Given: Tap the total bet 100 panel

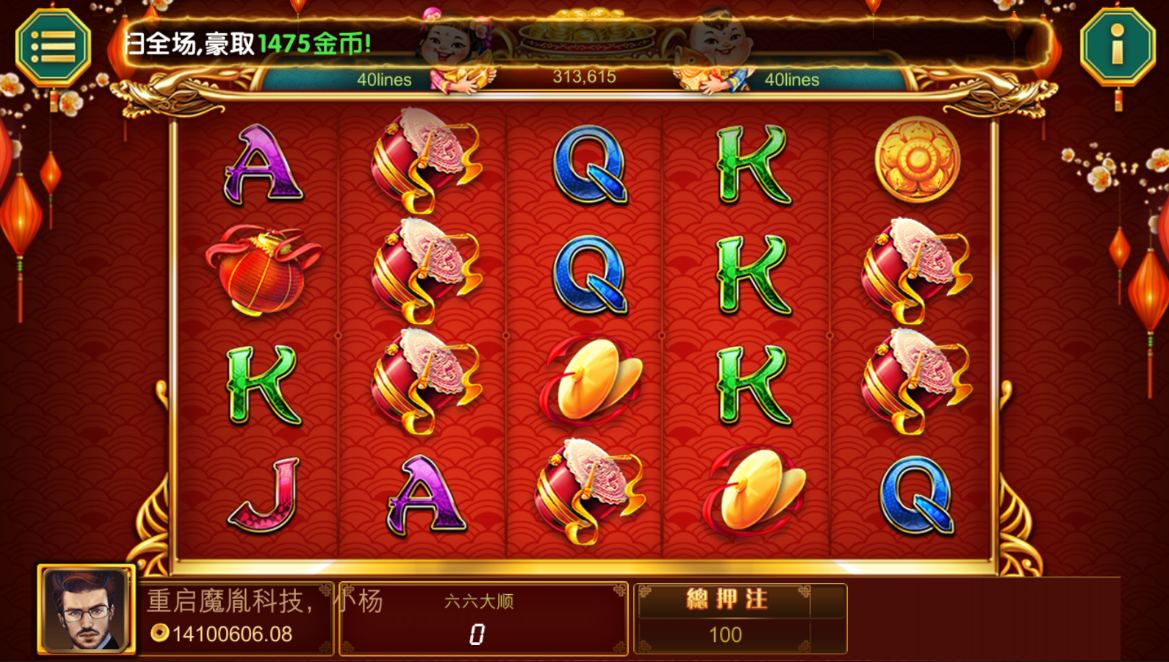Looking at the screenshot, I should [740, 619].
